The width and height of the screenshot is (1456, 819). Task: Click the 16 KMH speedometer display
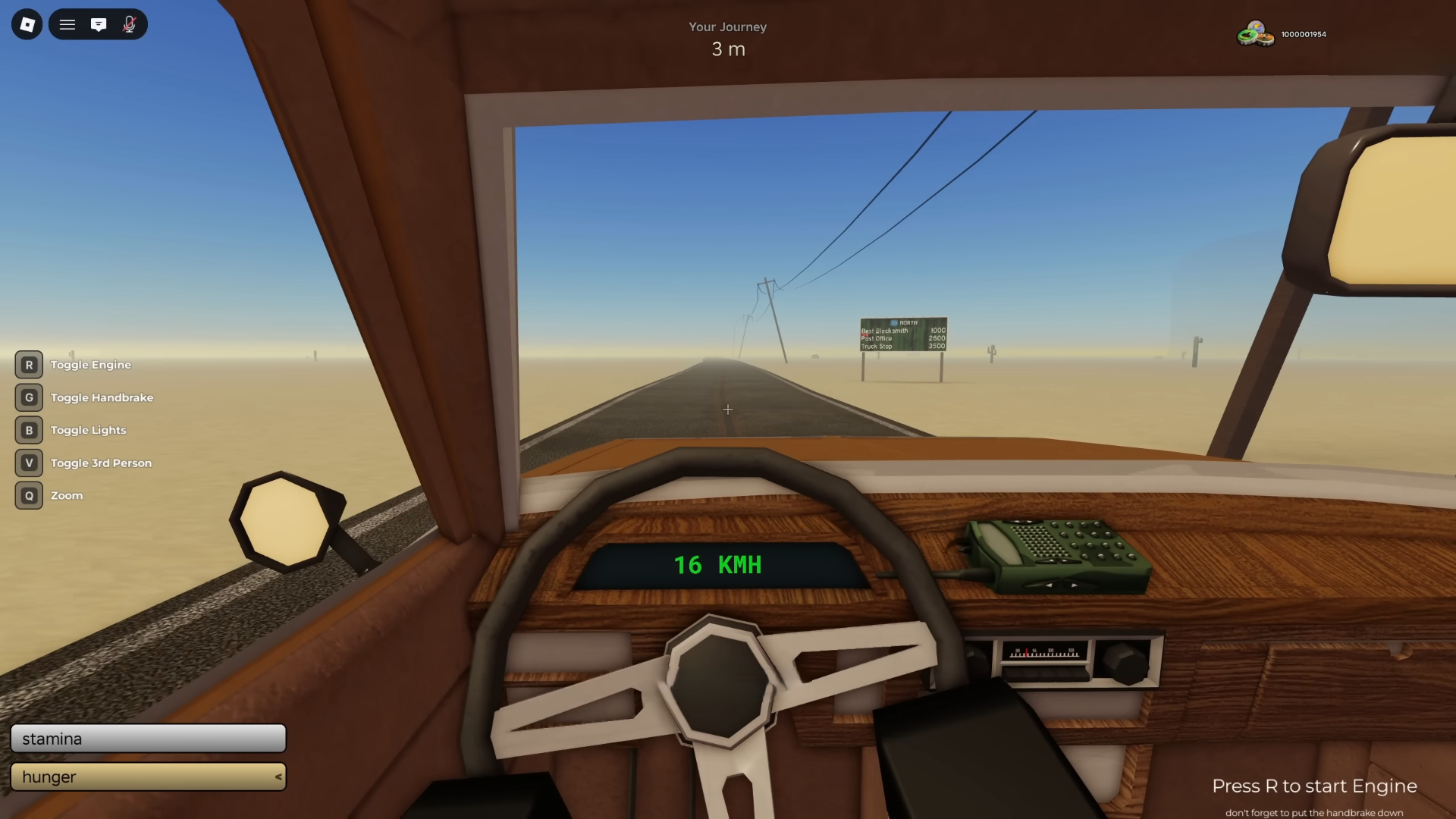pyautogui.click(x=717, y=564)
